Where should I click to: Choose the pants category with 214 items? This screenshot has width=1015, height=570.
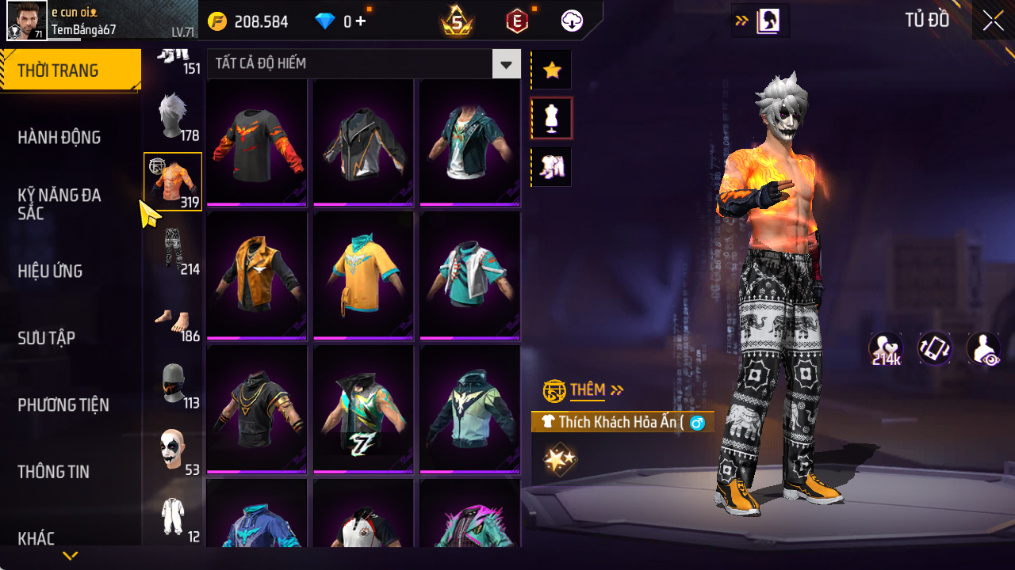[x=174, y=249]
